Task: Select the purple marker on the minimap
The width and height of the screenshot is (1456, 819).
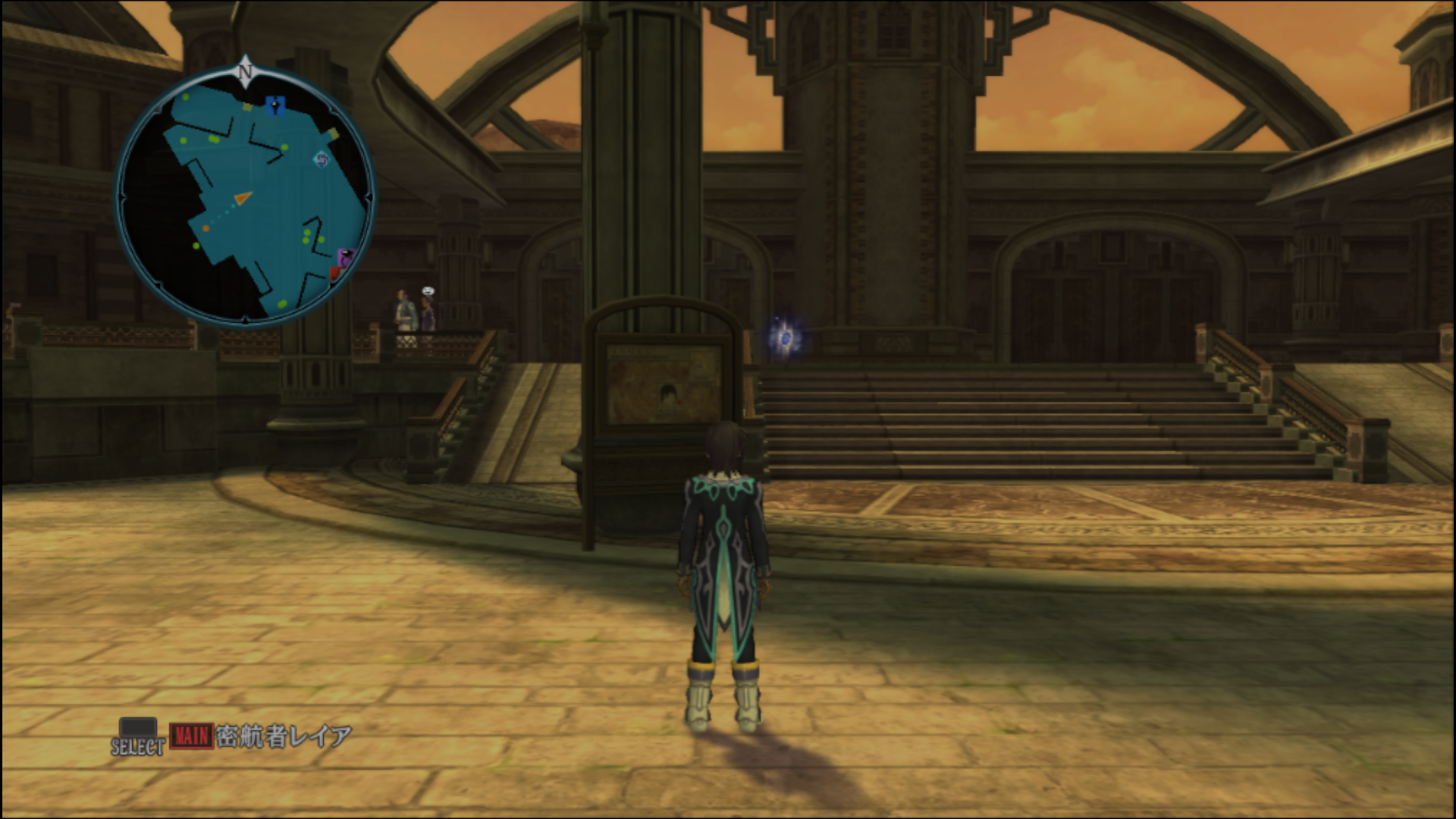Action: 346,257
